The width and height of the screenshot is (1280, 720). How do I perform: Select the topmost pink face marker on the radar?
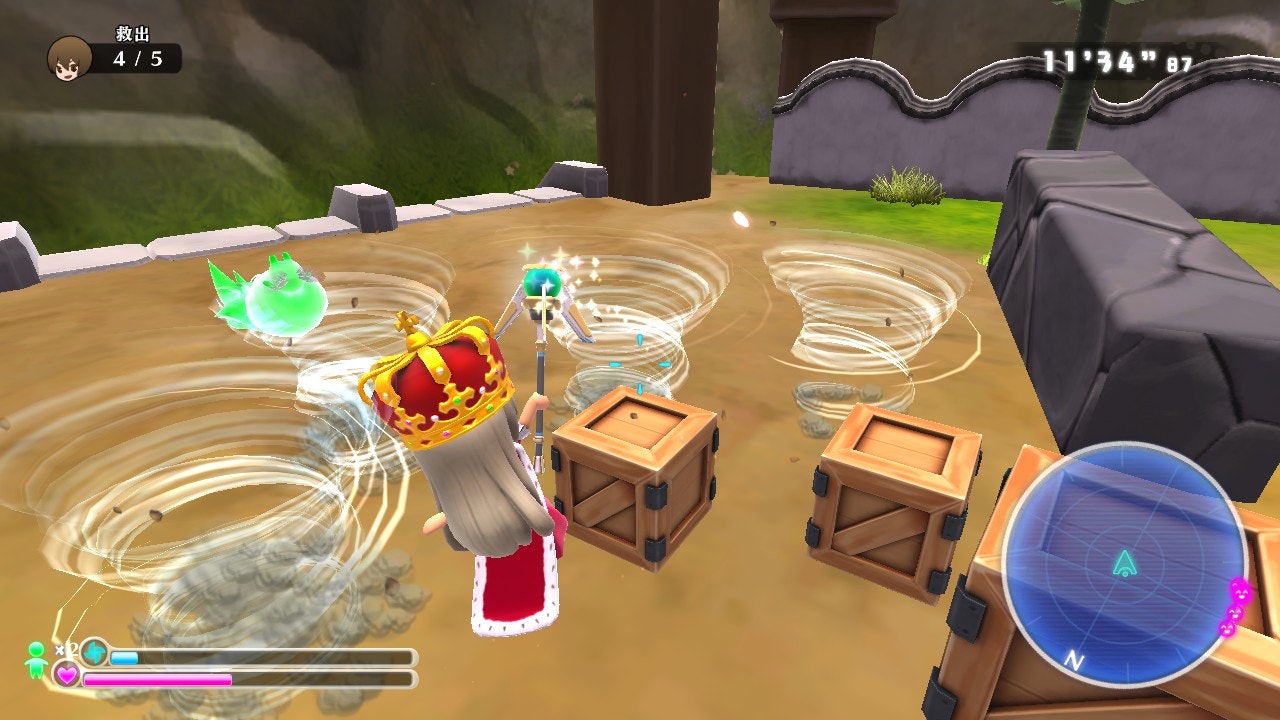pos(1240,590)
